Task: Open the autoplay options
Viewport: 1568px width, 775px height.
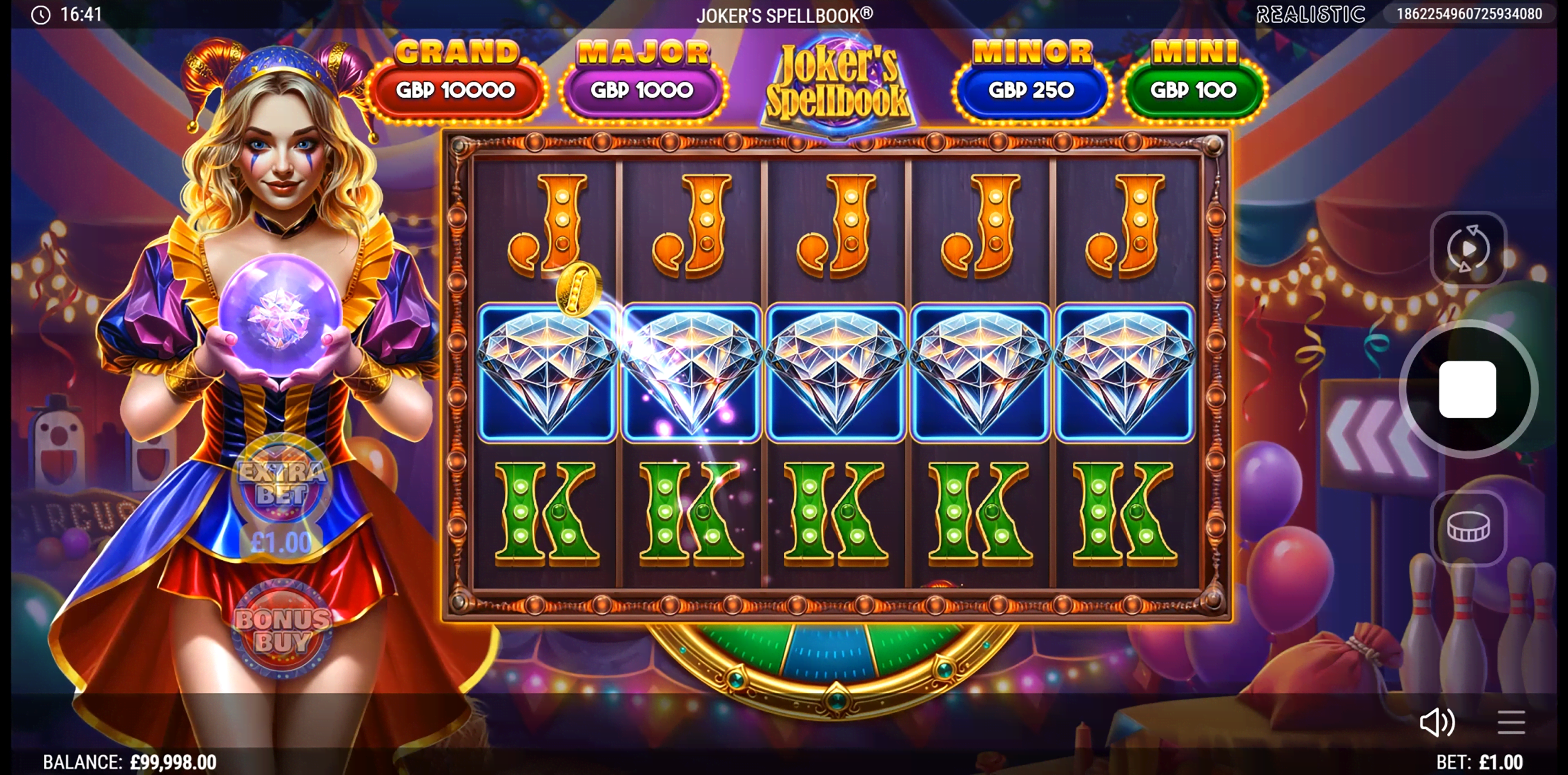Action: (x=1468, y=248)
